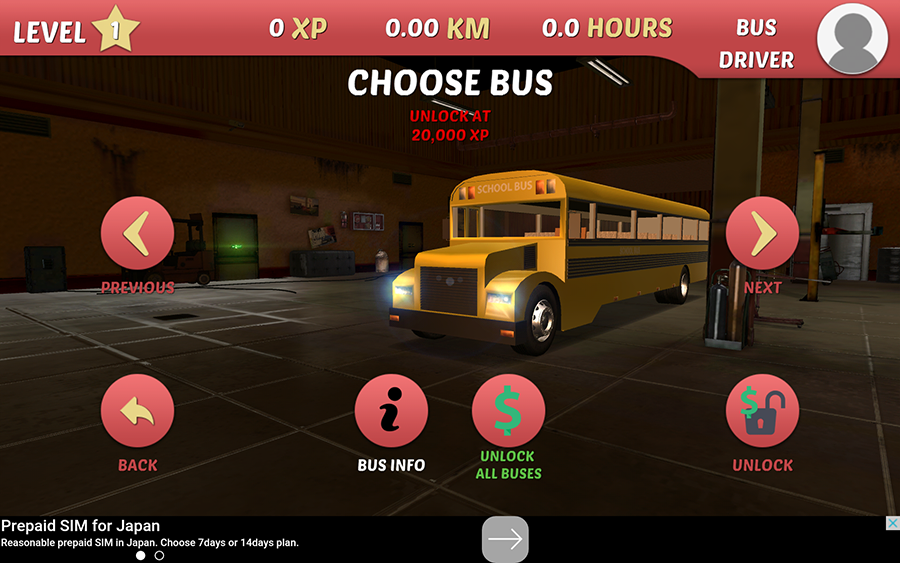Open the bus driver profile avatar
The height and width of the screenshot is (563, 900).
tap(853, 37)
